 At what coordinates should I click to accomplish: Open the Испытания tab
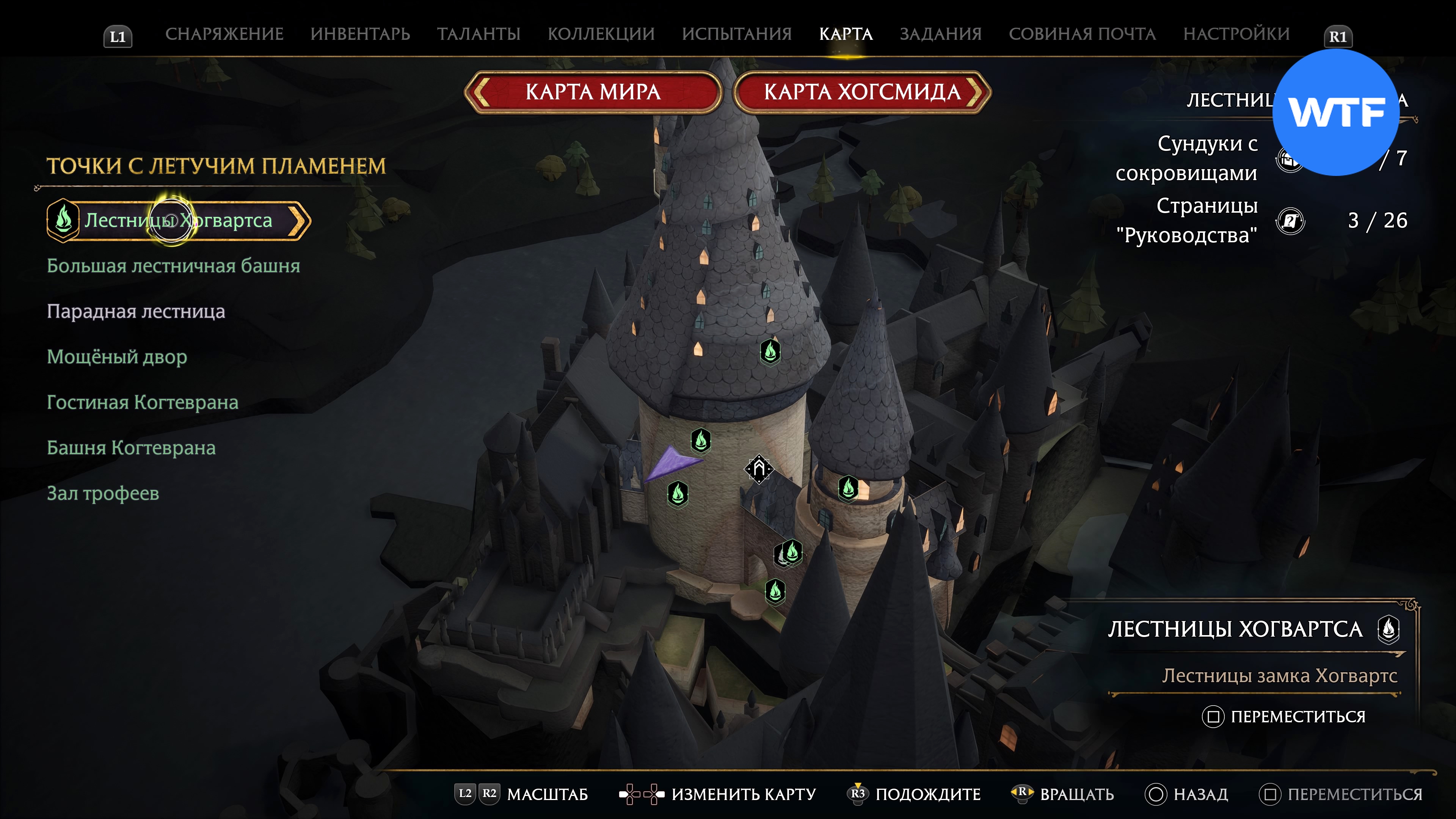coord(736,34)
